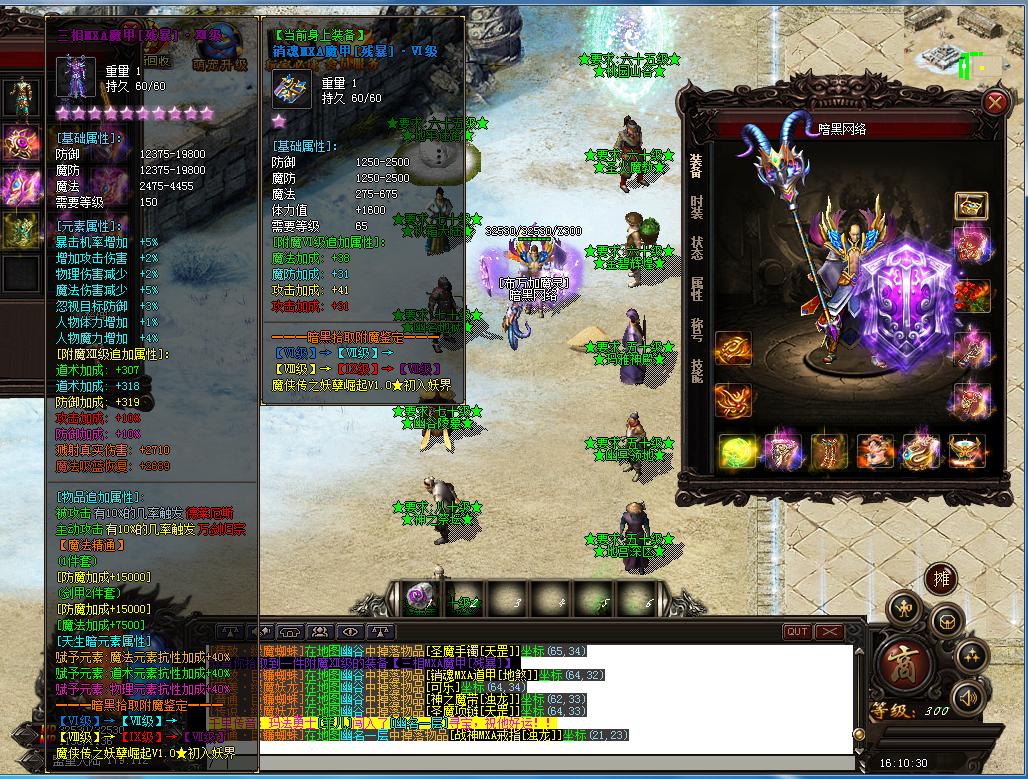Click the treasure chest icon in character panel
The width and height of the screenshot is (1028, 779).
coord(970,206)
